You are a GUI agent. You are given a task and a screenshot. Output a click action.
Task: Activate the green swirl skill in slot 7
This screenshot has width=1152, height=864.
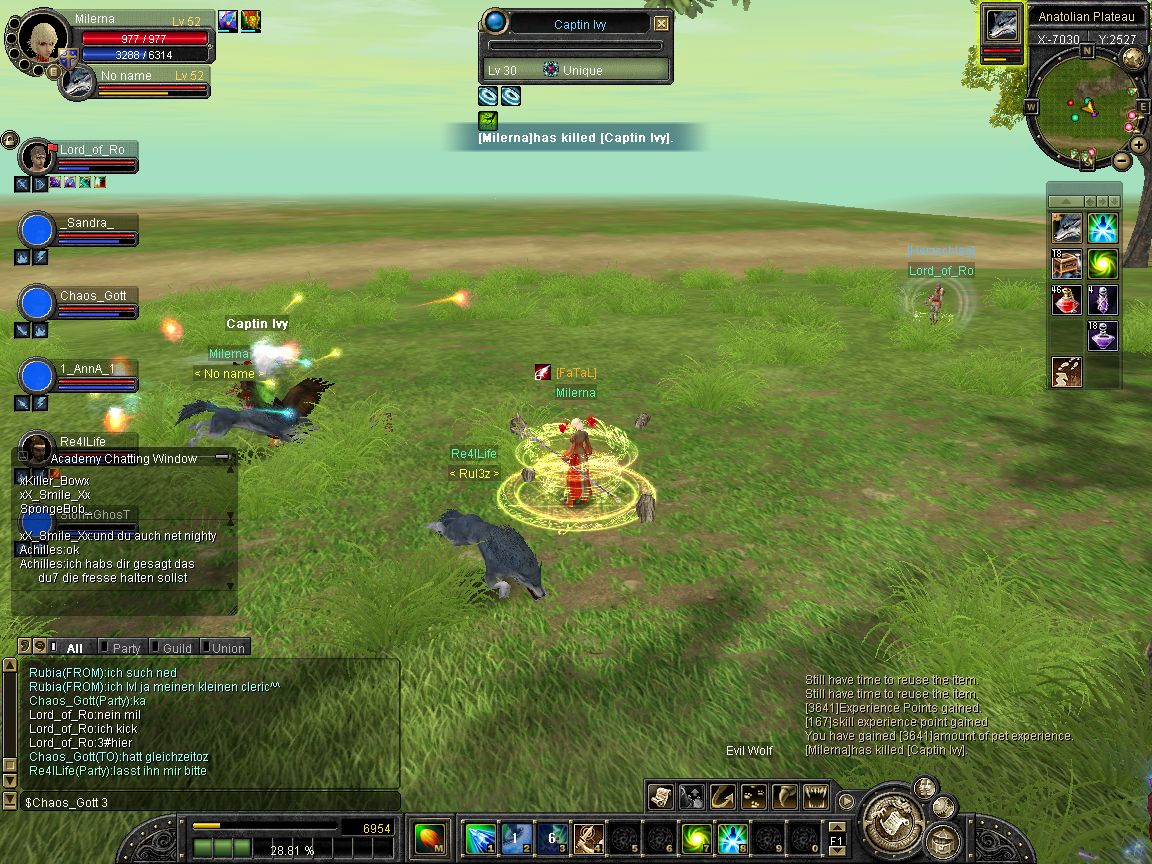pos(695,837)
